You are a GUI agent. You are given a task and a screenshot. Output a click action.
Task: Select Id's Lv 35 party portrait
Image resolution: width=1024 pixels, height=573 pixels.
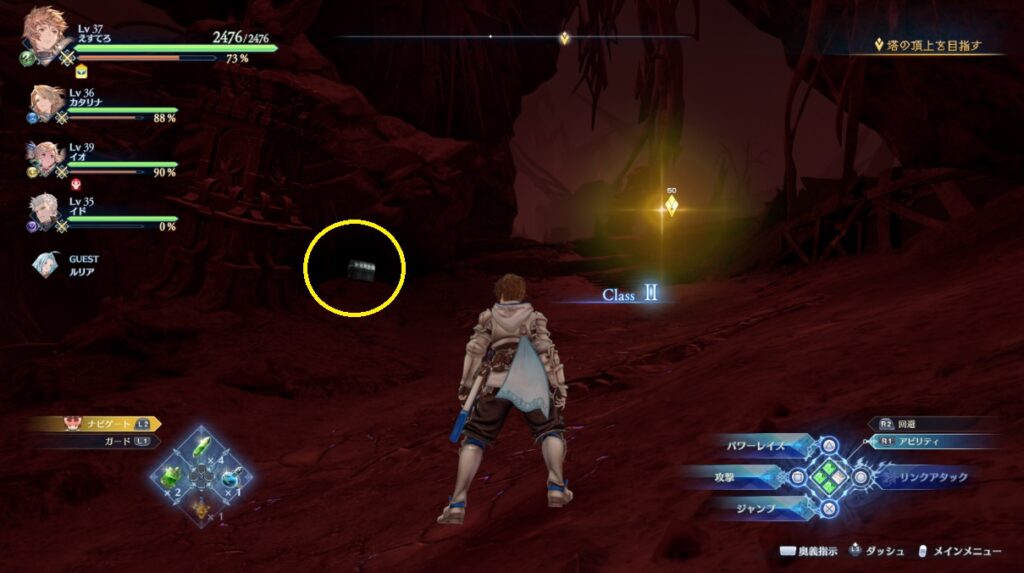click(47, 208)
